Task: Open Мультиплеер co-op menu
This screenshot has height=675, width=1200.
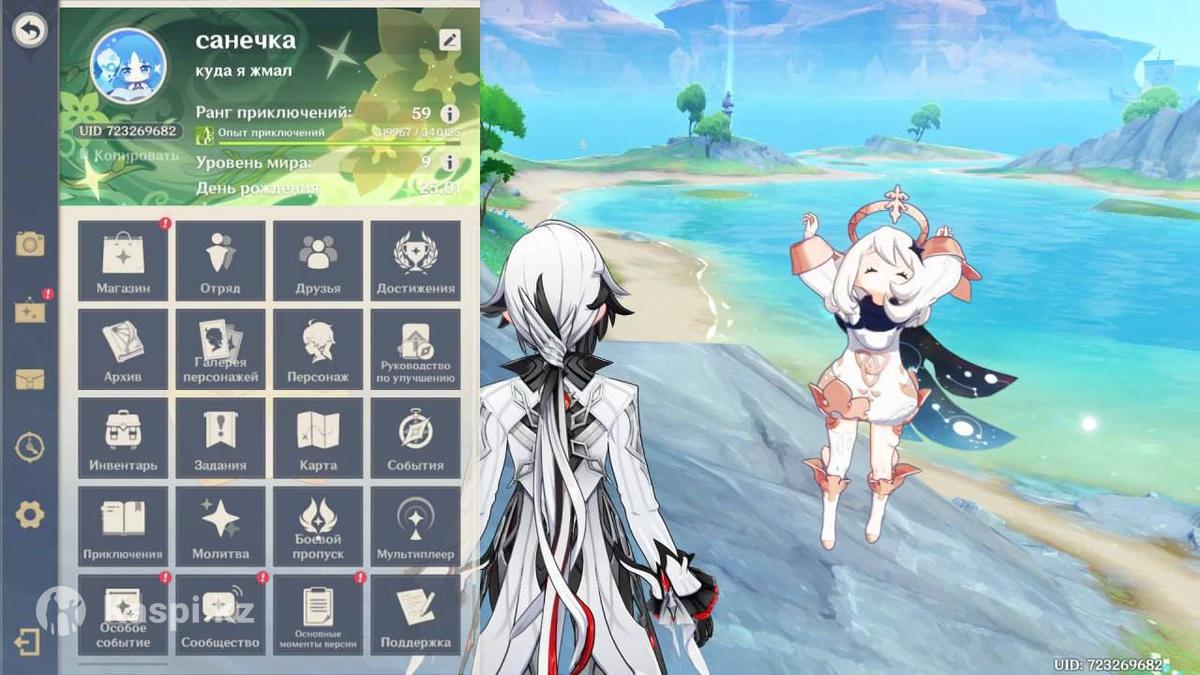Action: pos(415,526)
